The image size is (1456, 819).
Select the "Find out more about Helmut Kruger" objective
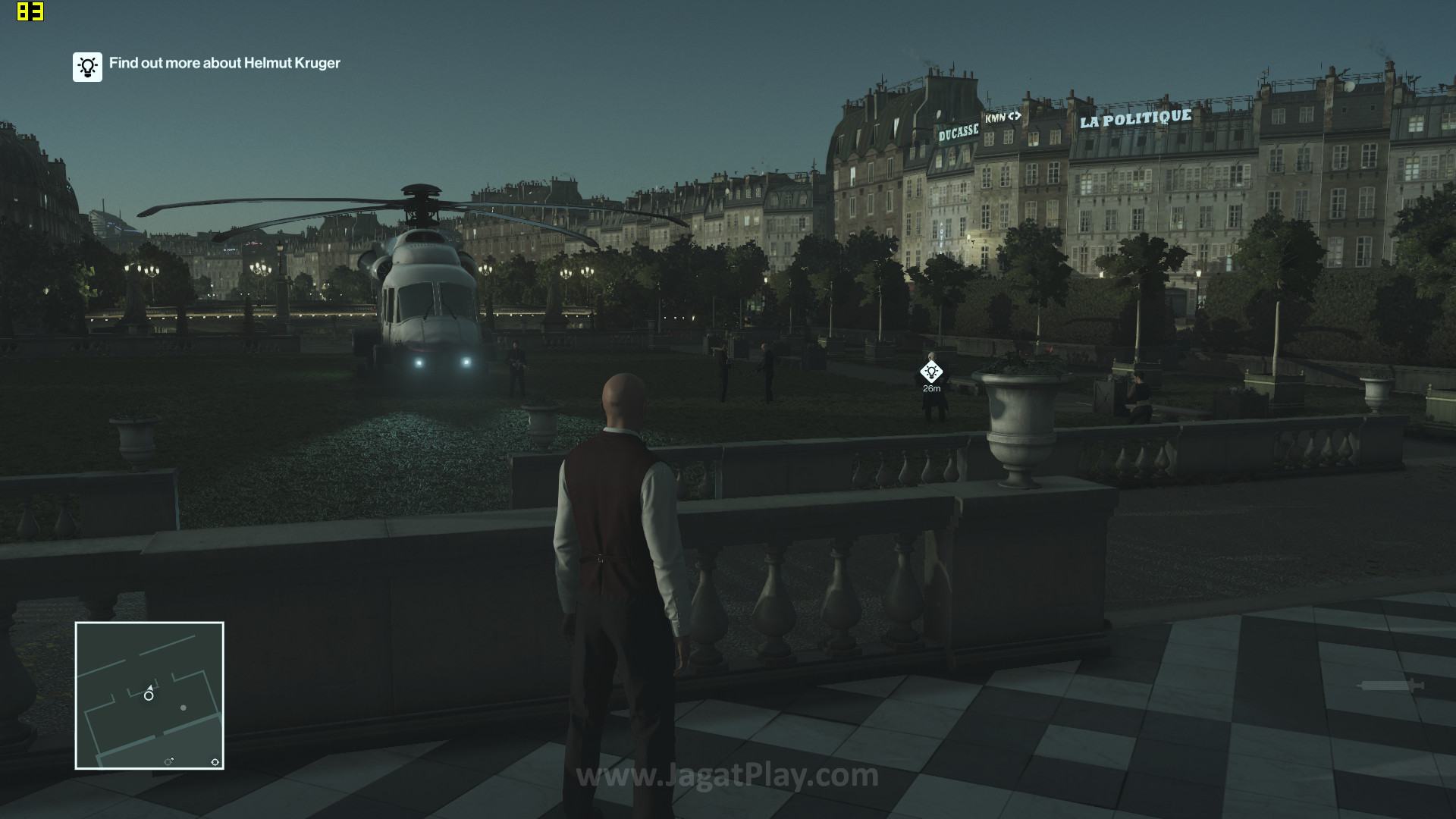point(224,63)
